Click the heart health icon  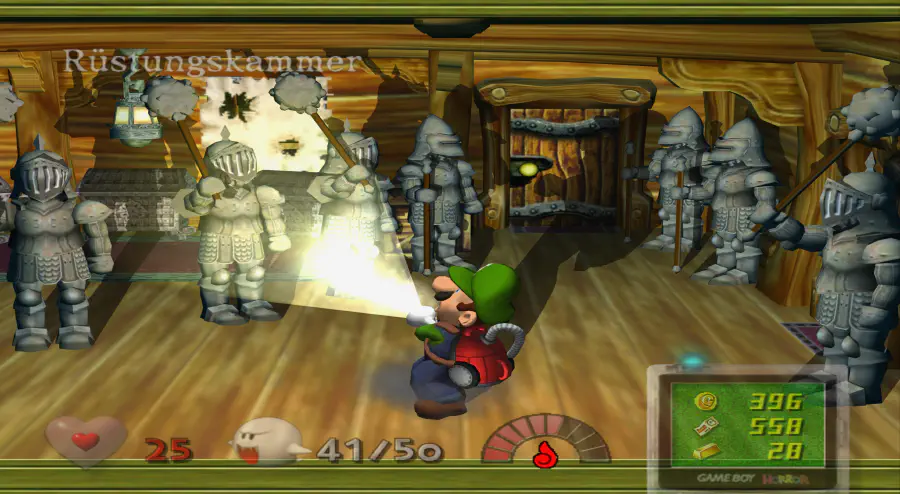pos(86,441)
